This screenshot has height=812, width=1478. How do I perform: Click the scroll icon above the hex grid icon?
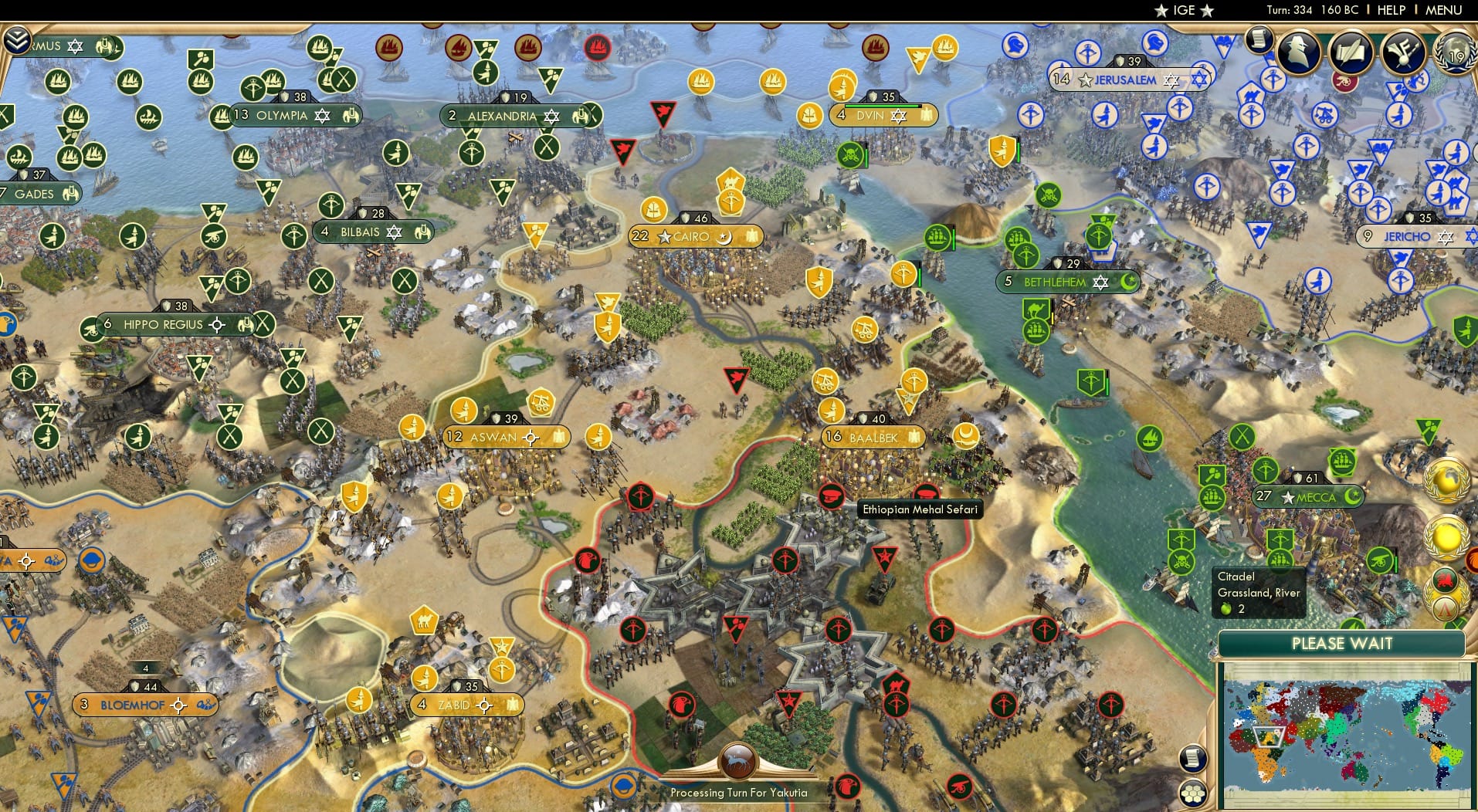(x=1192, y=759)
